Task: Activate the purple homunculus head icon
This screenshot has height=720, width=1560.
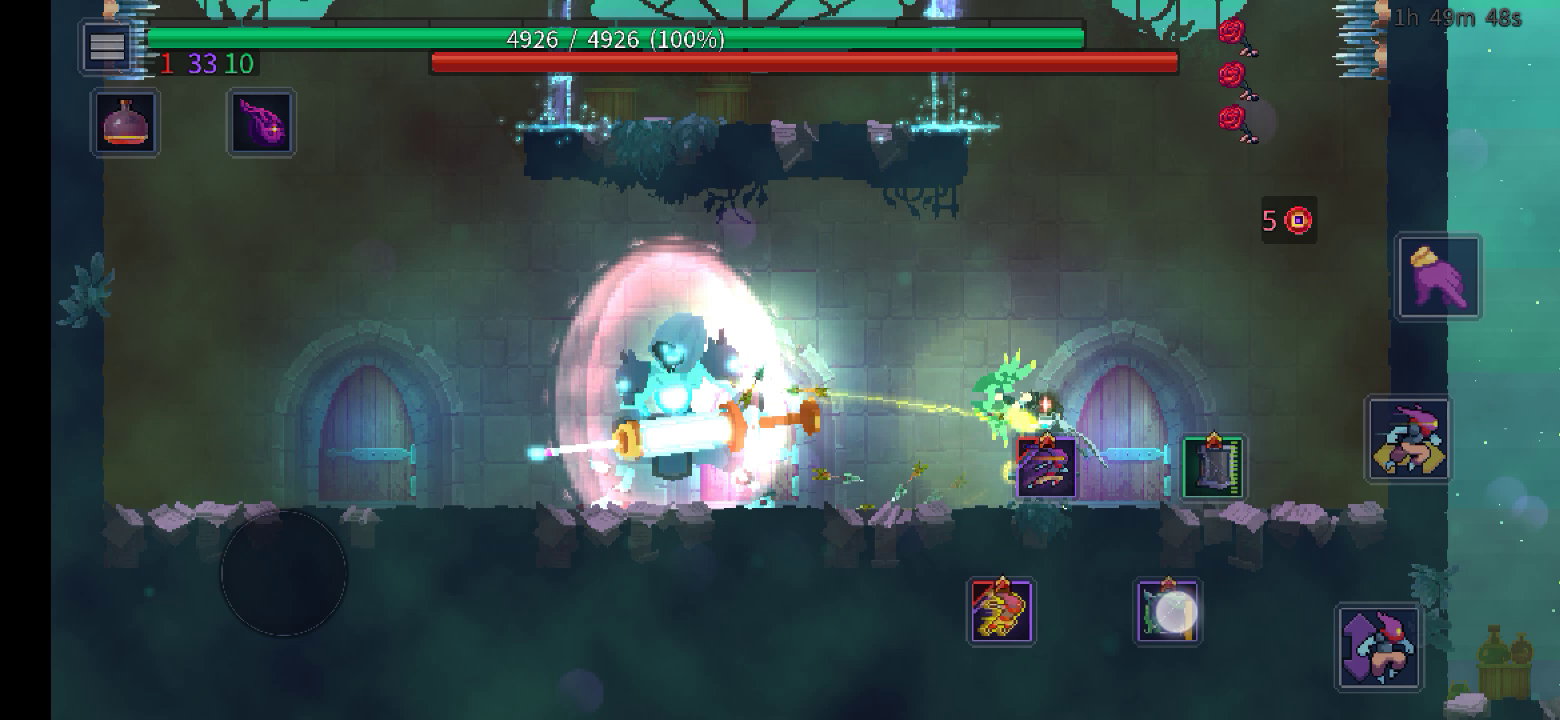Action: pos(261,123)
